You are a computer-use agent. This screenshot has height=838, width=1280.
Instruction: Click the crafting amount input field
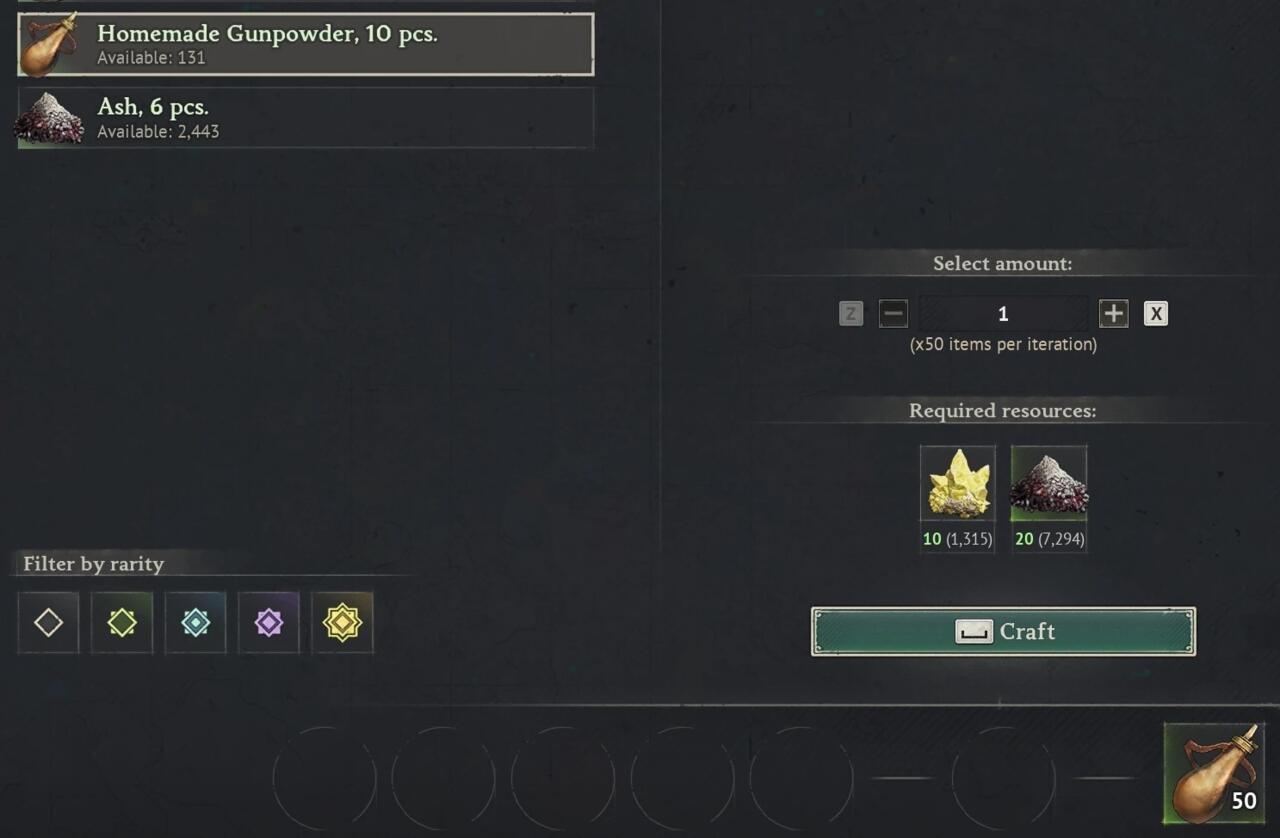(1003, 313)
